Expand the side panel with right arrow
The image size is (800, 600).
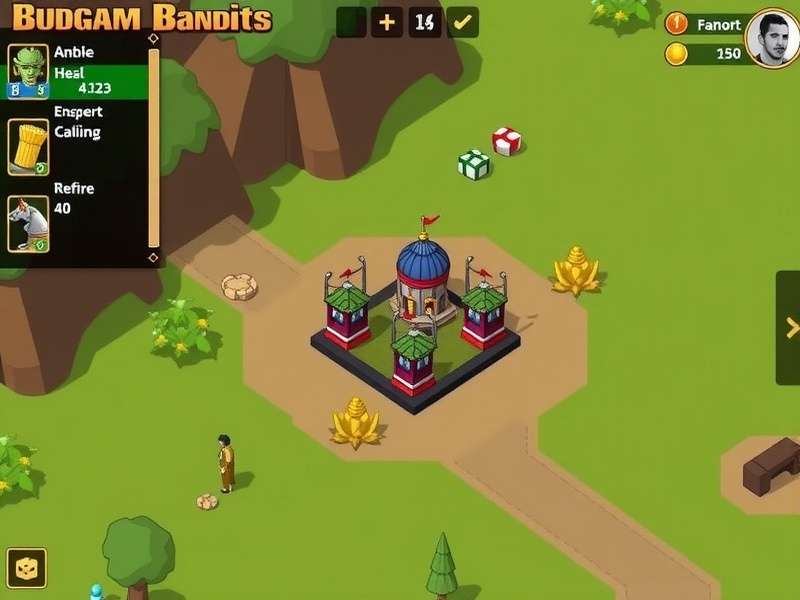point(789,327)
